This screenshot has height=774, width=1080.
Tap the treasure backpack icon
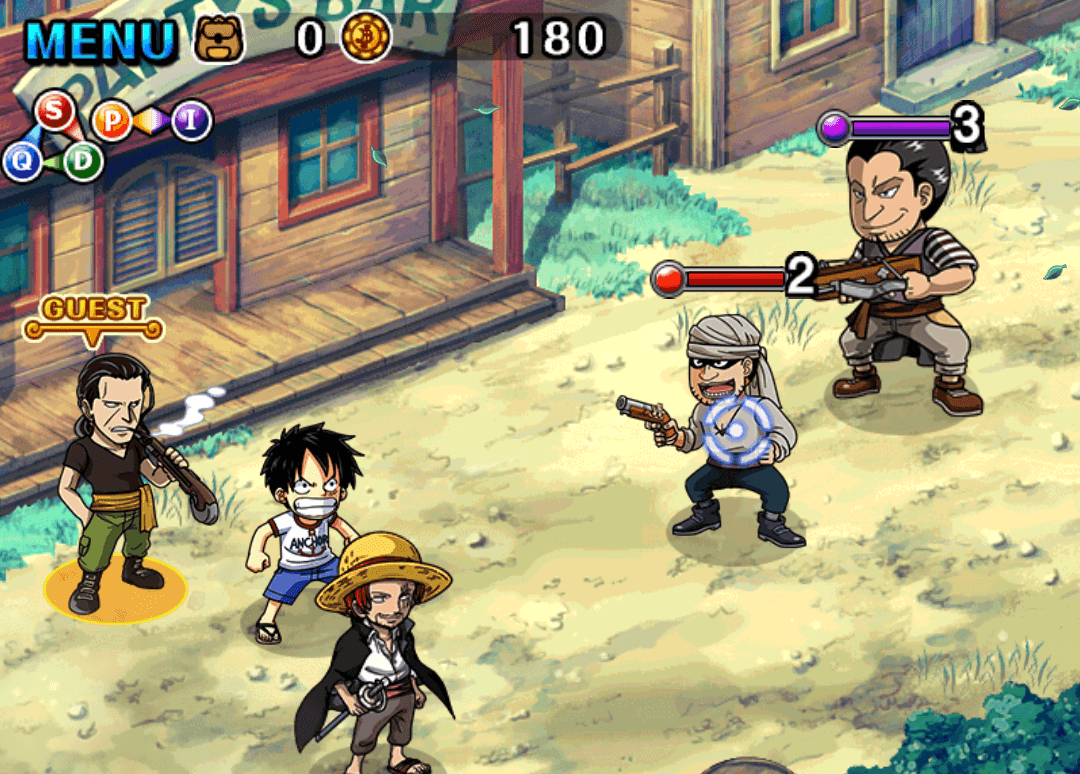tap(218, 38)
